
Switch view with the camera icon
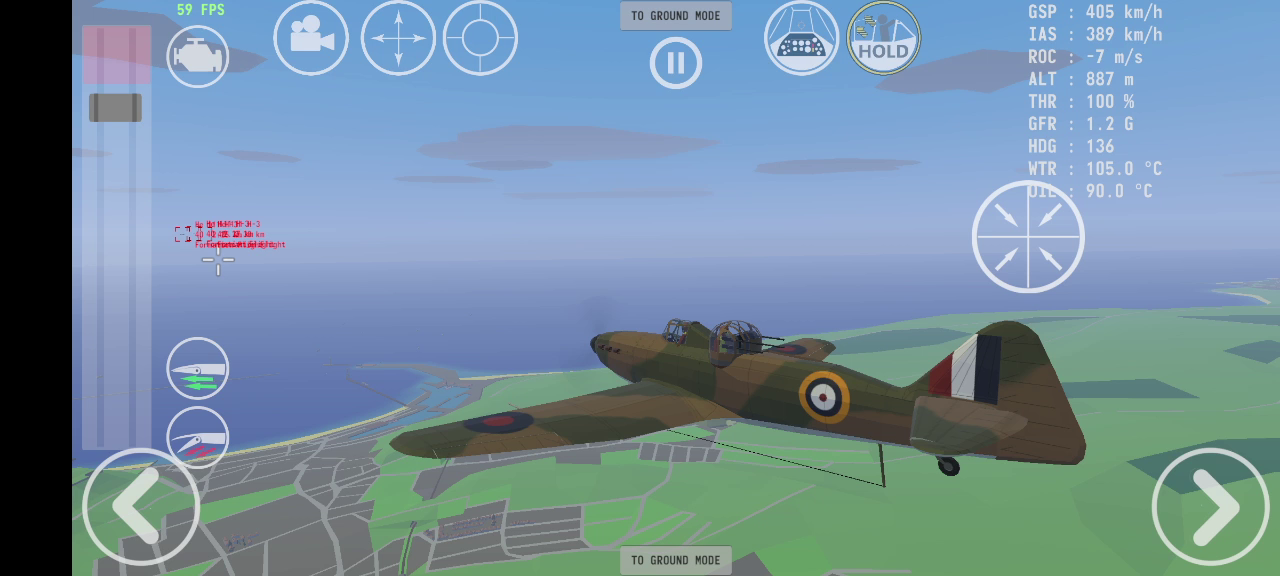311,38
